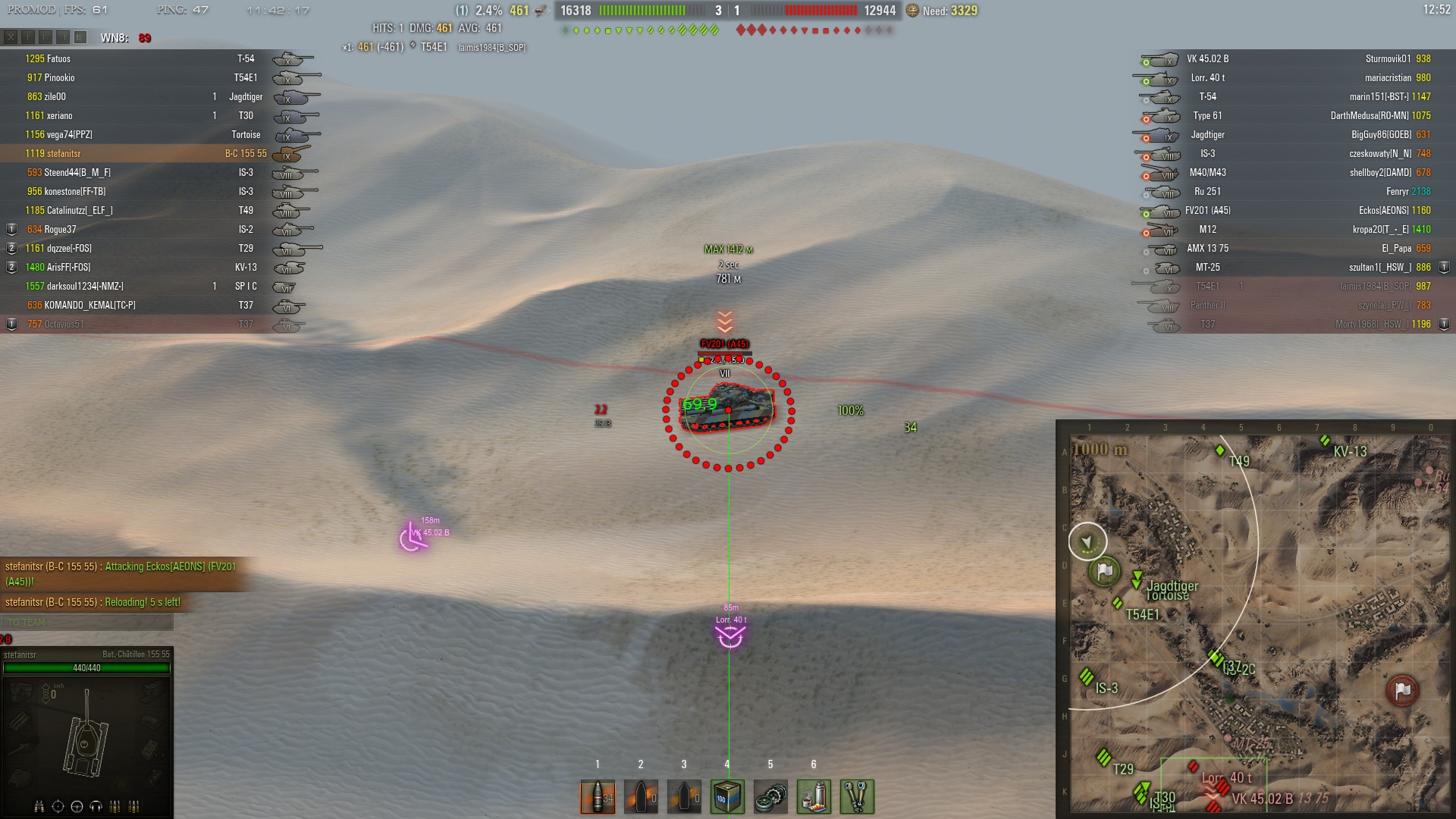Click the headphones crew icon in damage panel

(x=96, y=806)
